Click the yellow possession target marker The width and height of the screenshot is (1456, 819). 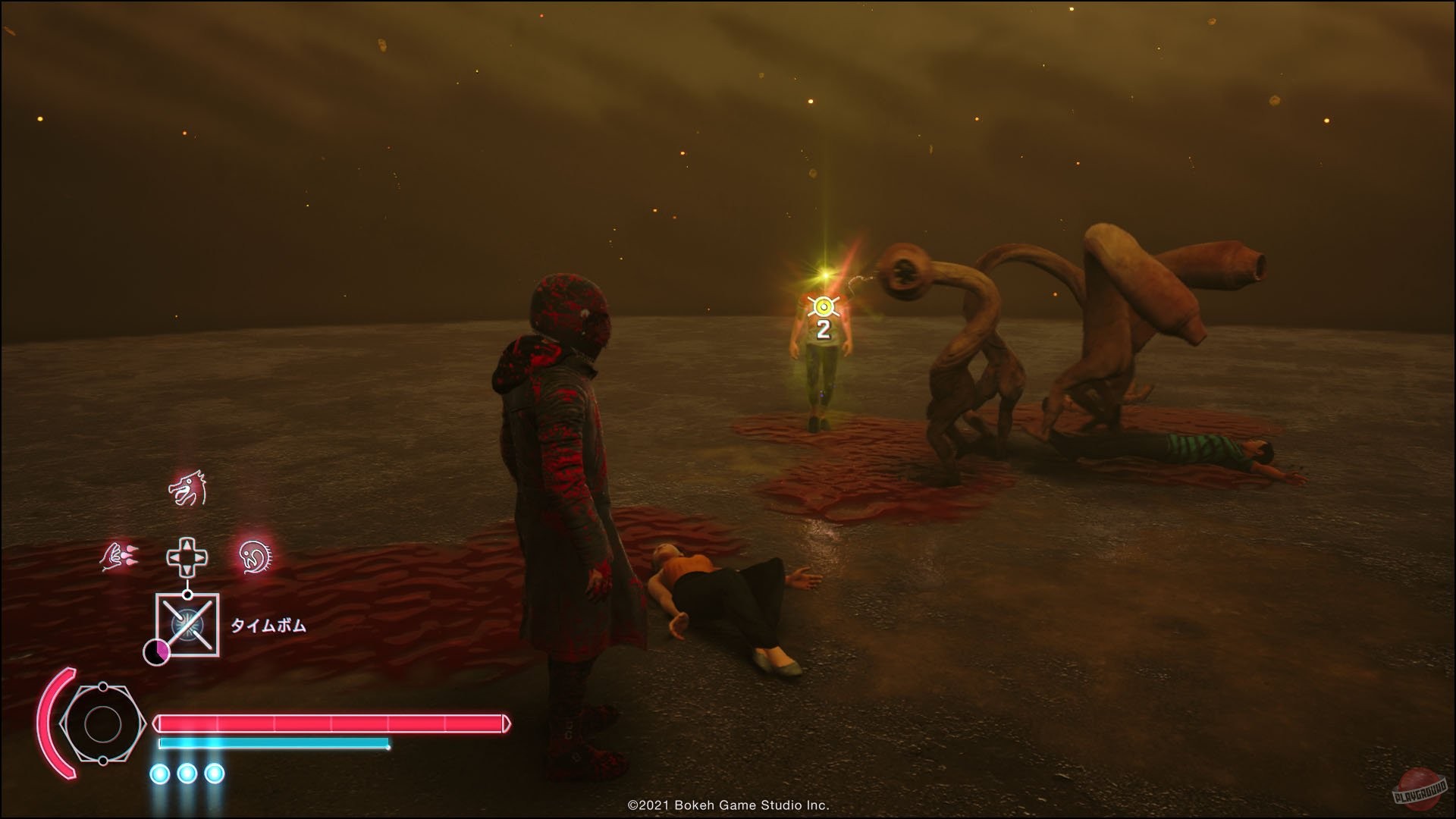tap(823, 307)
